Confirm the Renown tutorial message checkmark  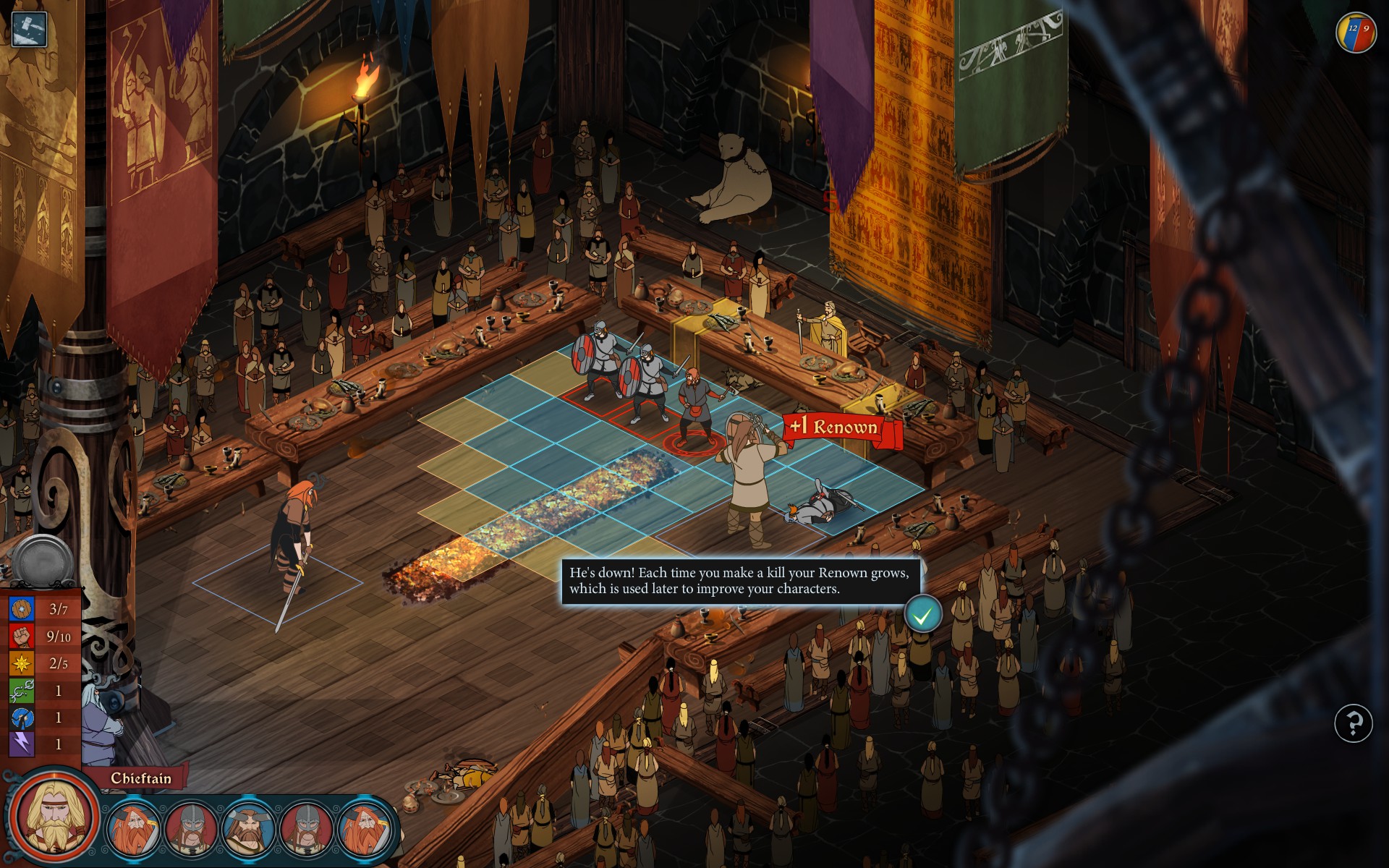pyautogui.click(x=922, y=615)
